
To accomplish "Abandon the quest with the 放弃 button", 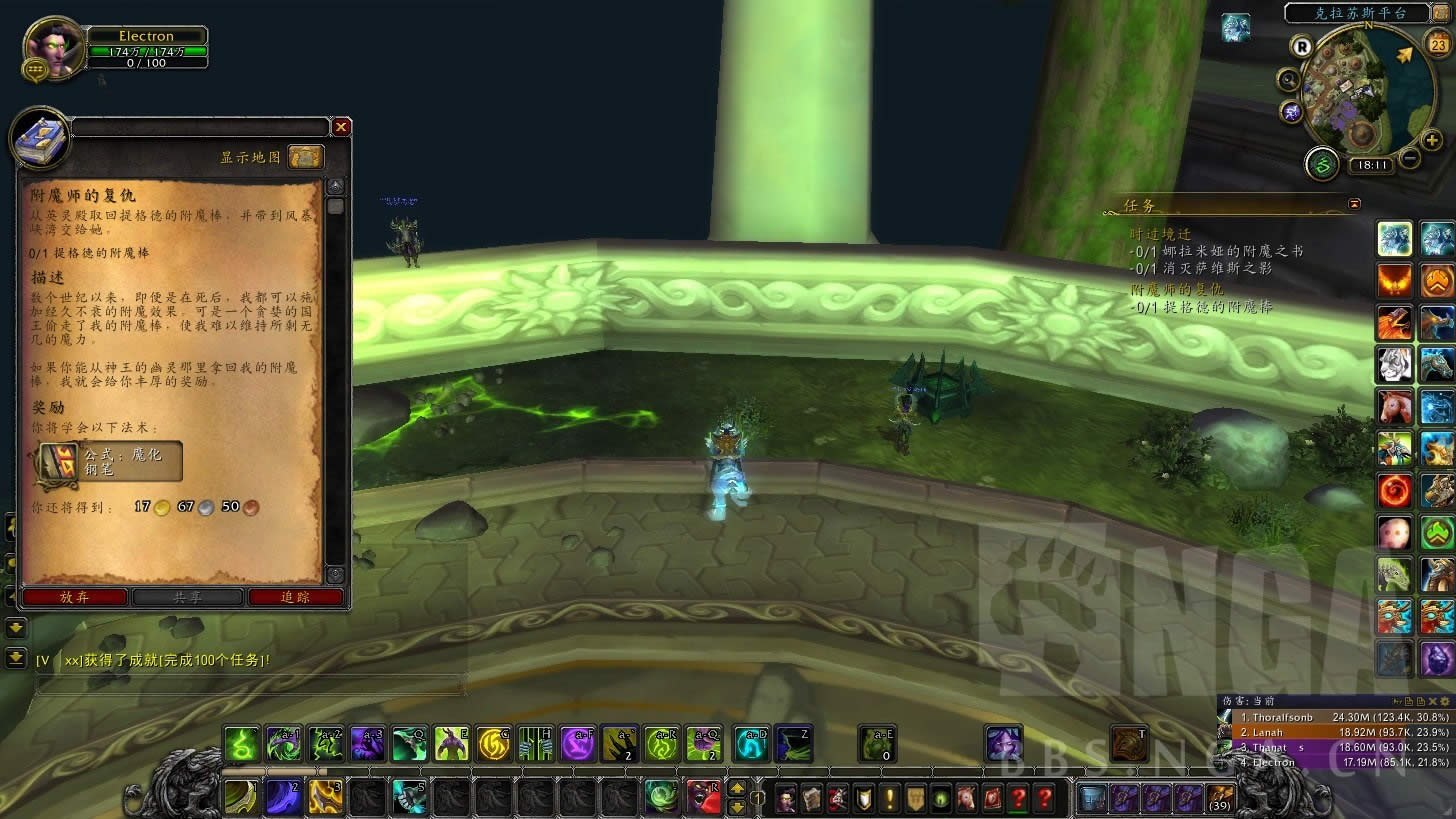I will (x=74, y=597).
